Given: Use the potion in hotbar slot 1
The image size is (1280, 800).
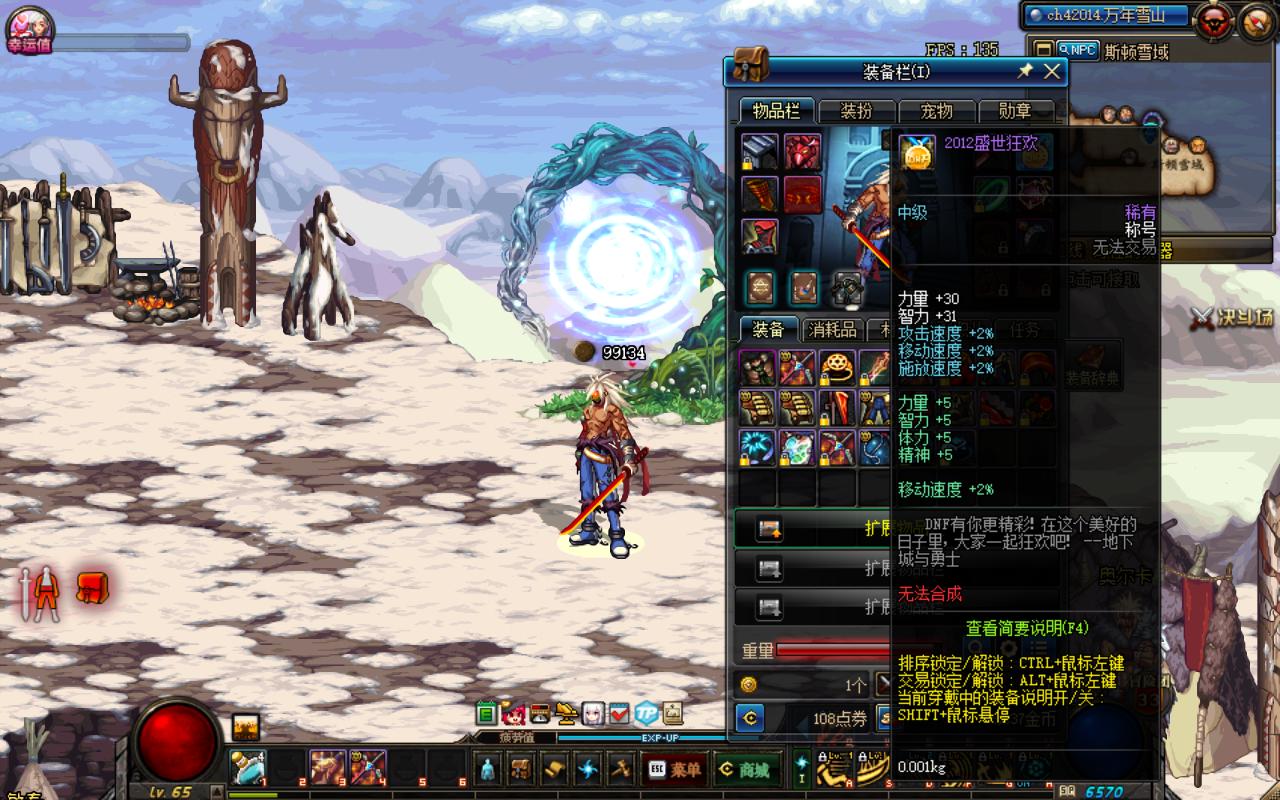Looking at the screenshot, I should (x=248, y=767).
